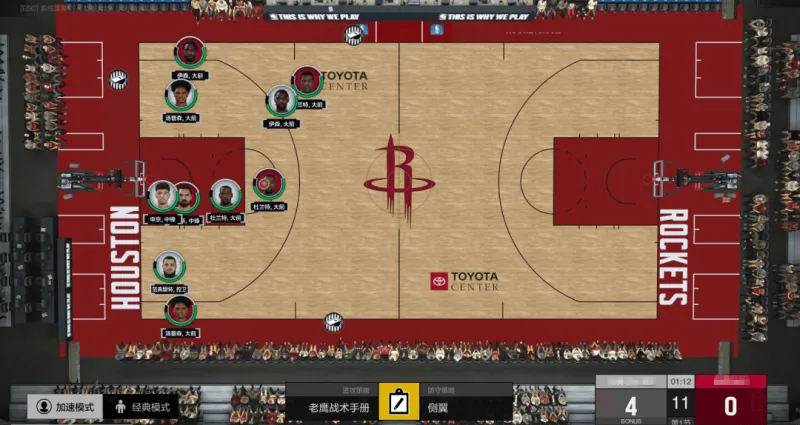The image size is (800, 425).
Task: Toggle the 加速模式 speed-up button
Action: [x=67, y=407]
